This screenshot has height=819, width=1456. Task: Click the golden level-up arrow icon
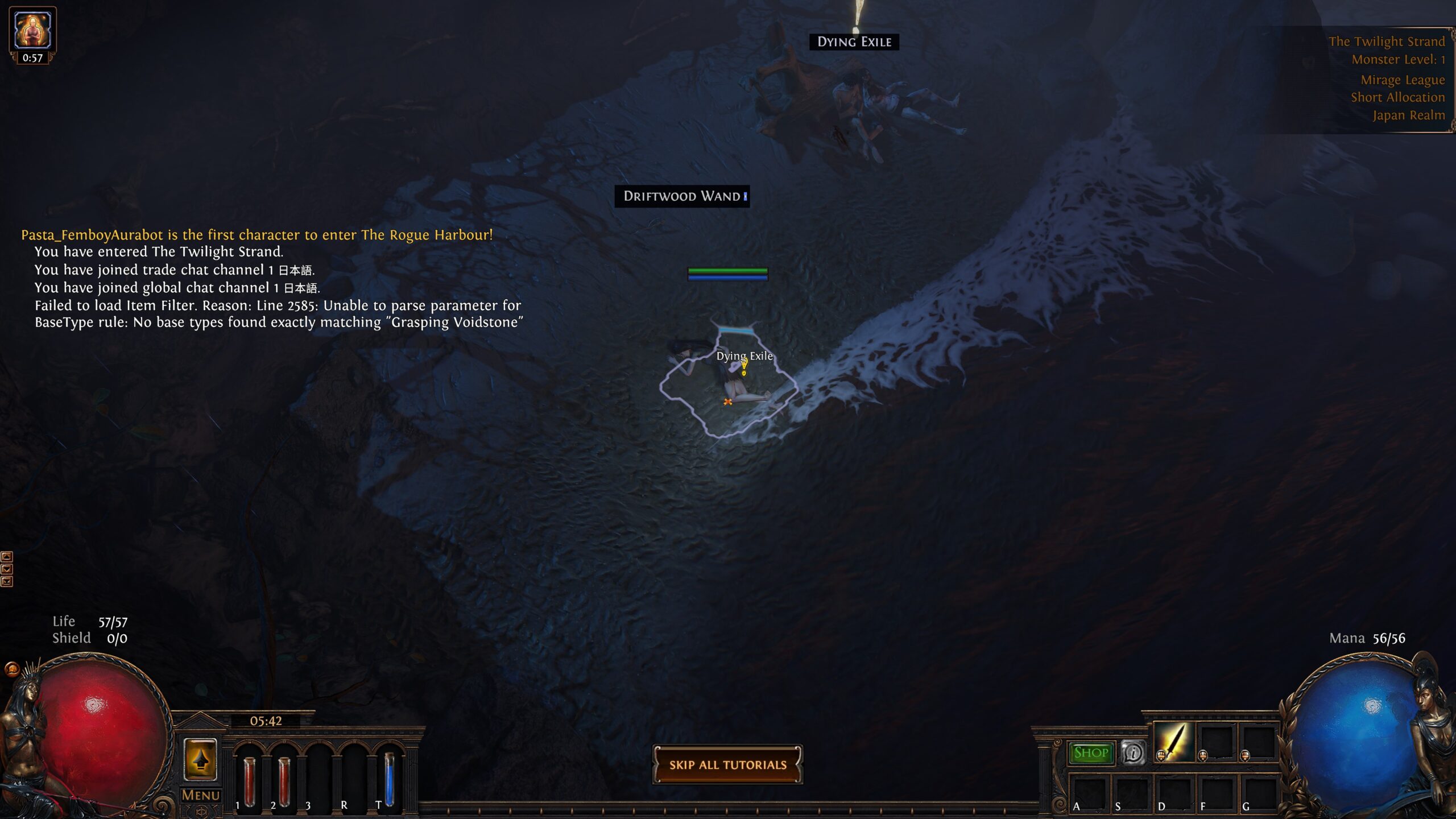coord(200,759)
